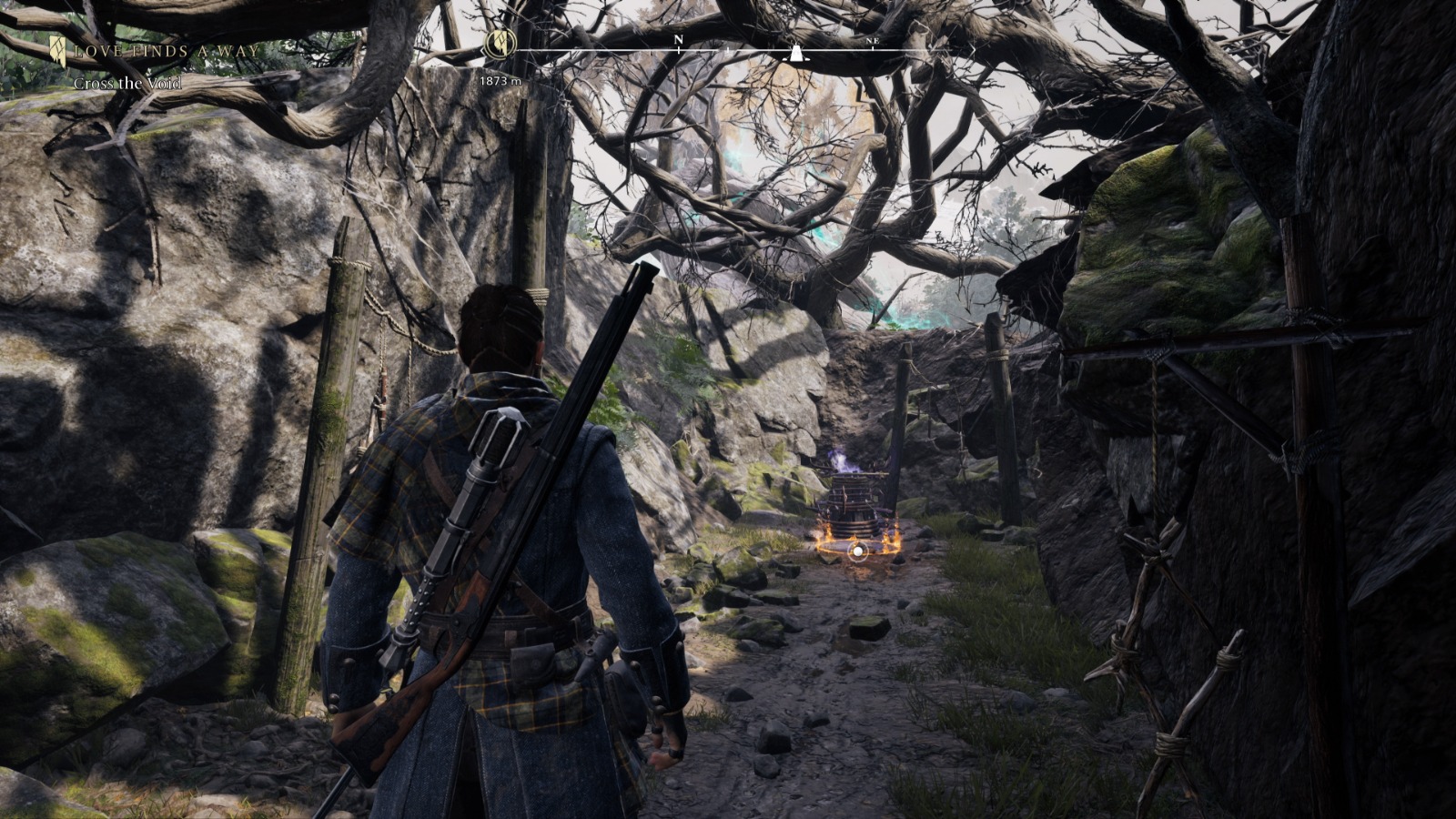Click the circular interaction marker at the brazier
Viewport: 1456px width, 819px height.
[857, 550]
